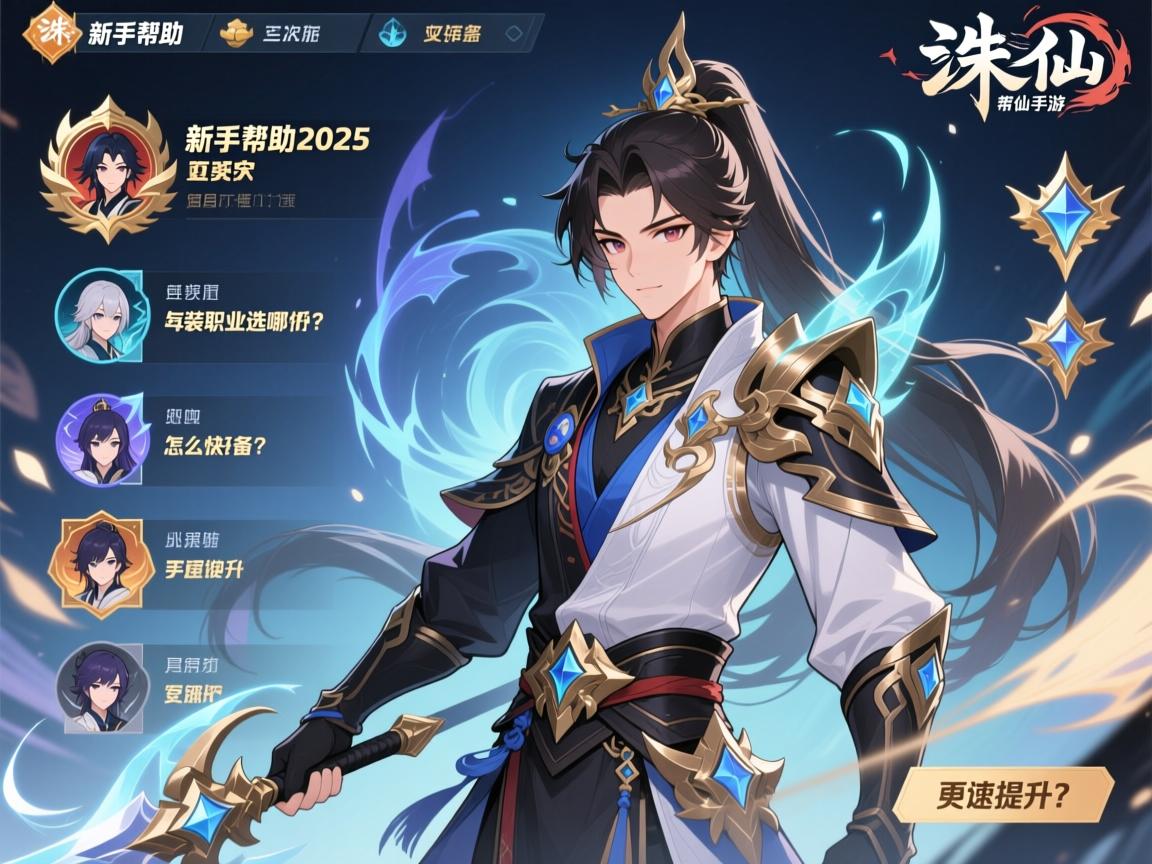Screen dimensions: 1152x864
Task: Click the 更速提升? button
Action: point(1003,795)
